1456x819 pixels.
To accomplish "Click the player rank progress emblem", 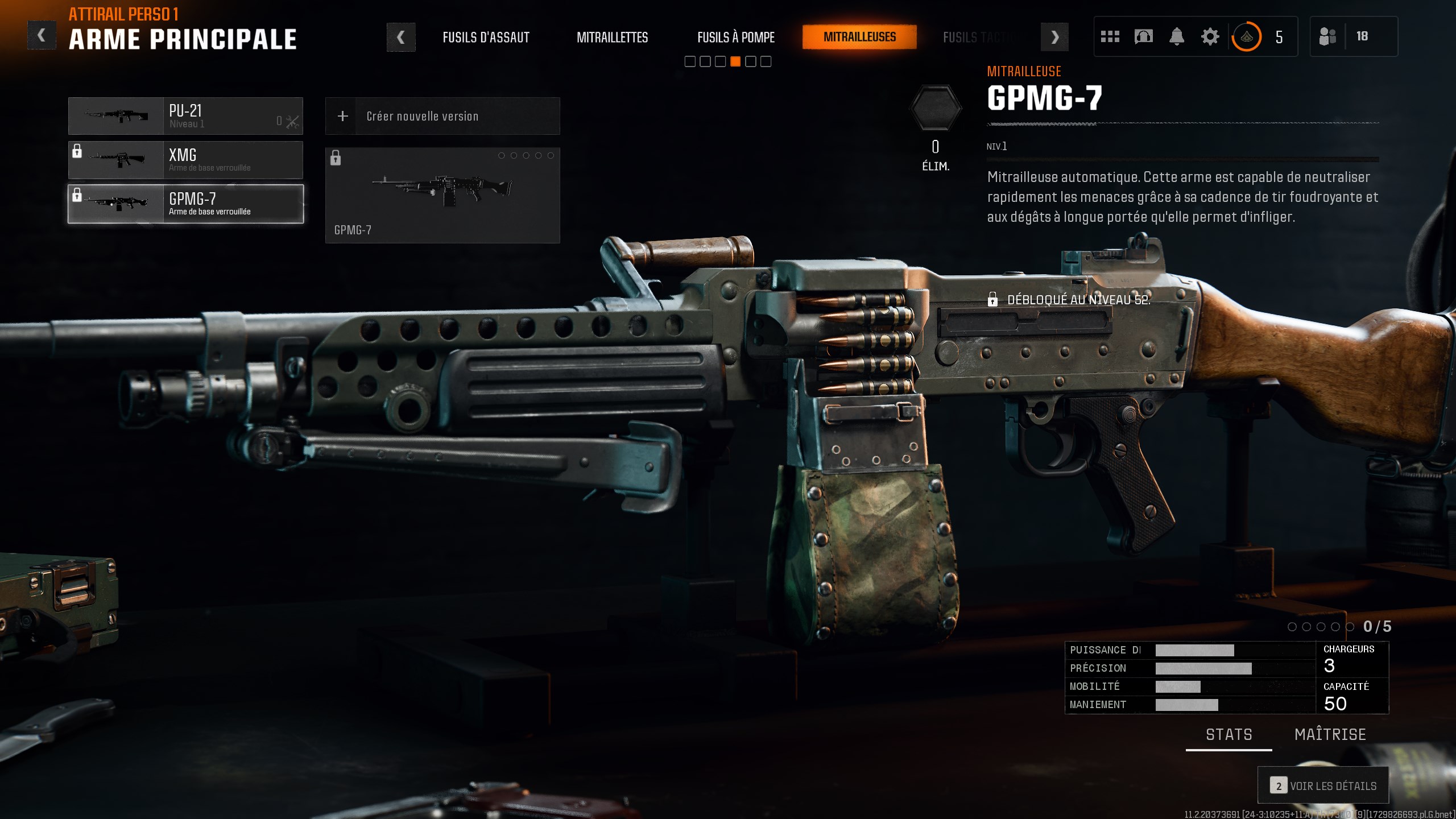I will click(1246, 36).
